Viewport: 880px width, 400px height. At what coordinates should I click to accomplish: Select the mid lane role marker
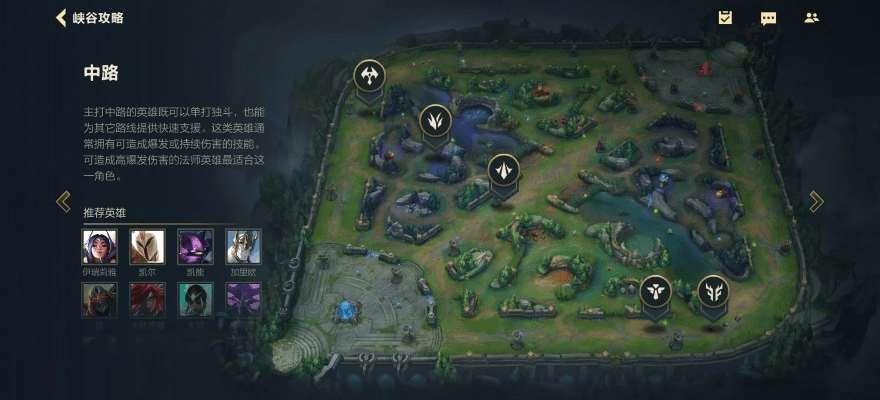(x=504, y=170)
